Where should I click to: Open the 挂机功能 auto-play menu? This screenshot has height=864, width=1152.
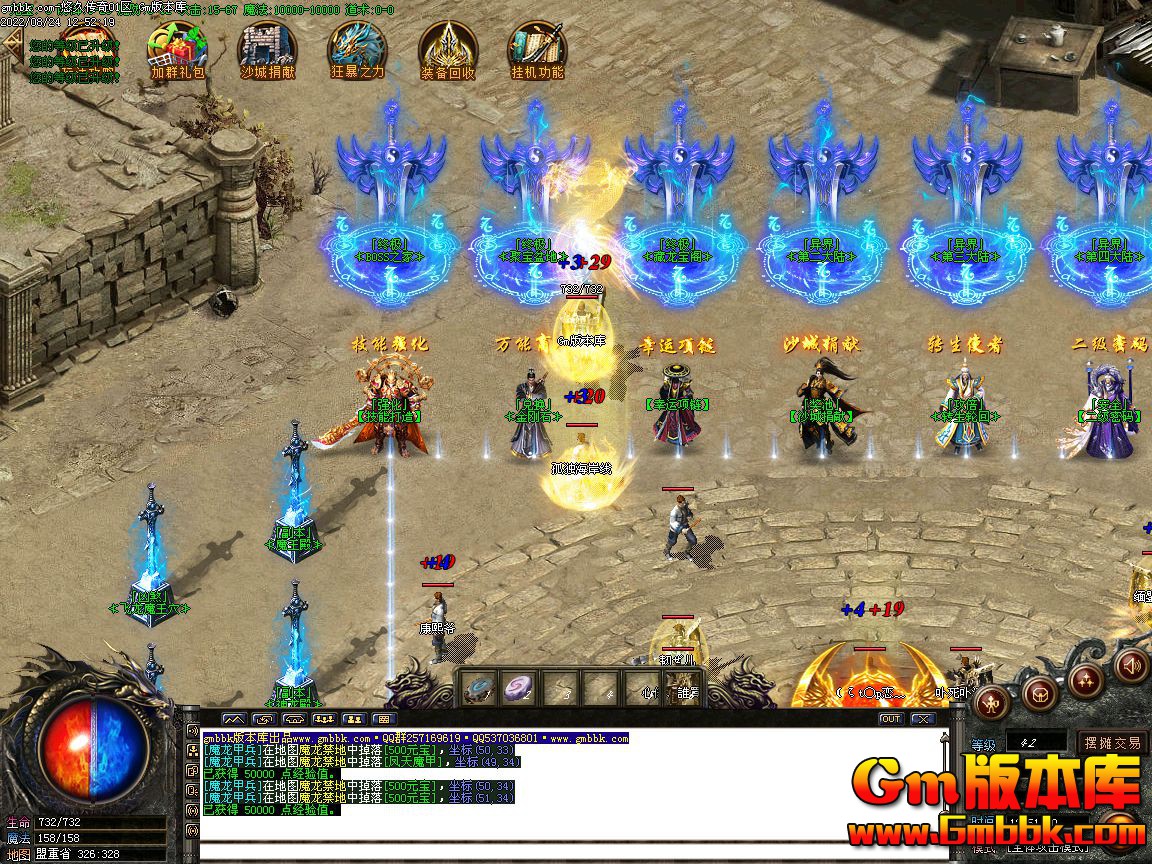(x=537, y=47)
